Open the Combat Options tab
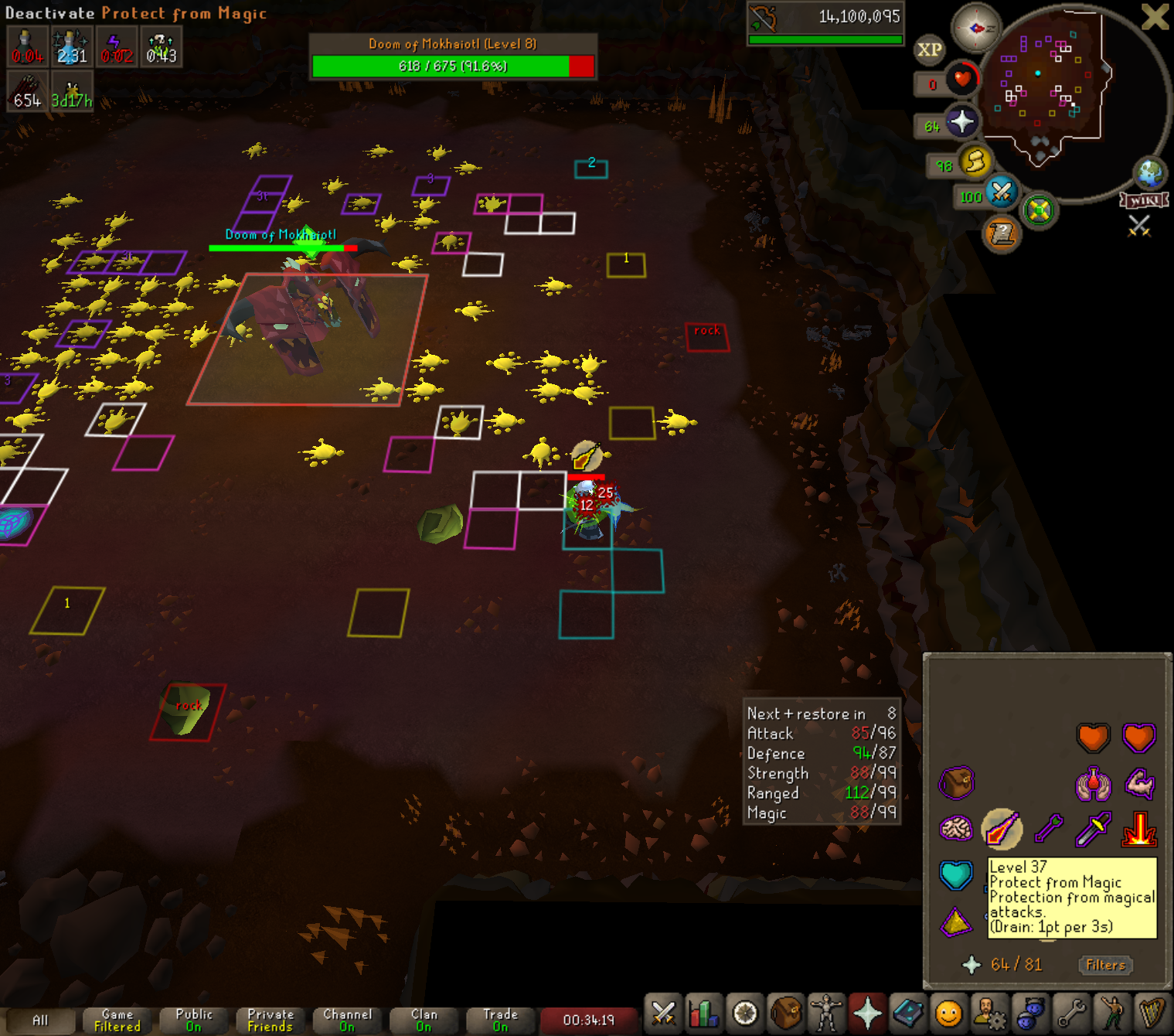 tap(663, 1013)
